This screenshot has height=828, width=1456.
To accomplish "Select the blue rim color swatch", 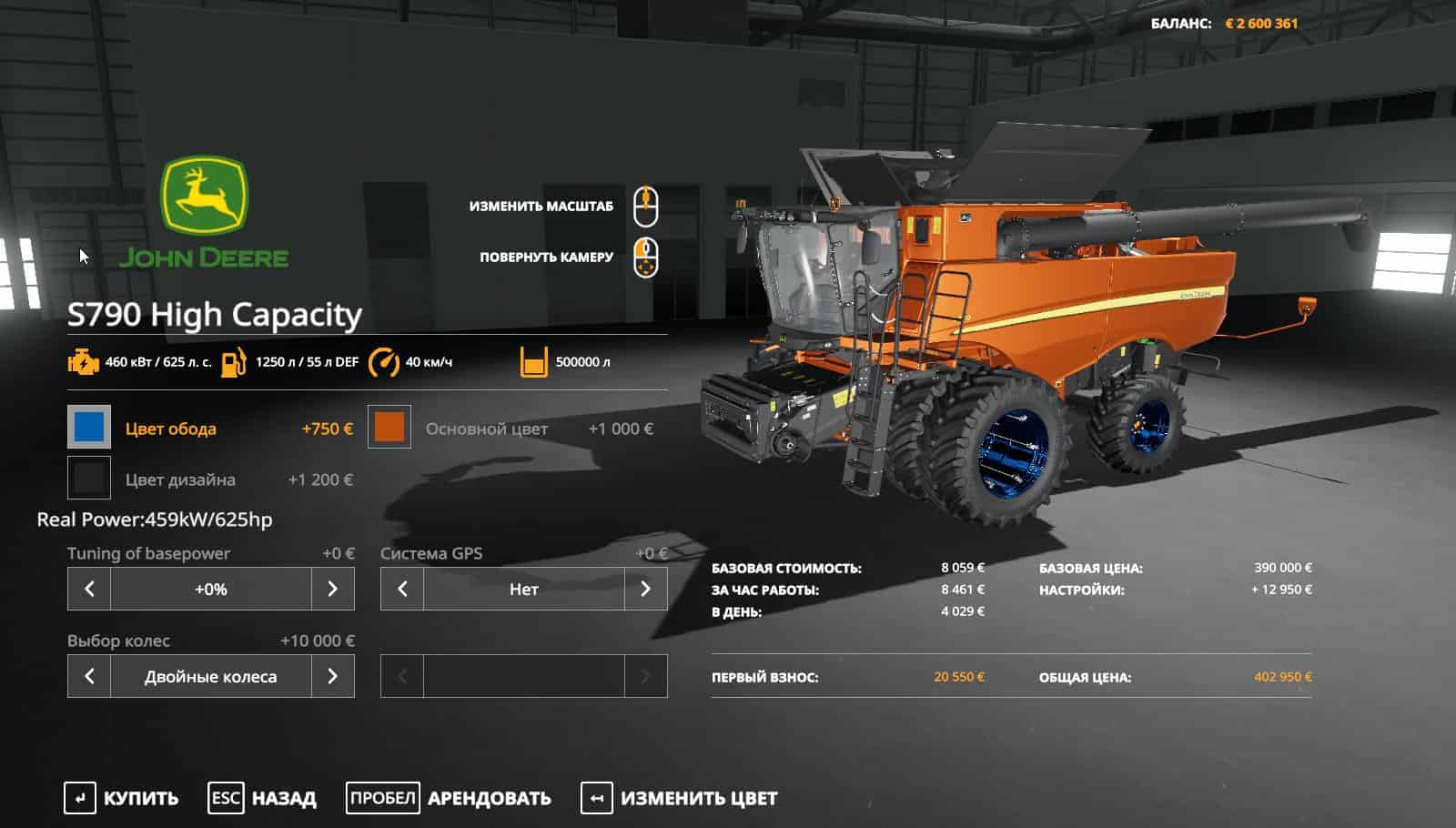I will pos(89,428).
